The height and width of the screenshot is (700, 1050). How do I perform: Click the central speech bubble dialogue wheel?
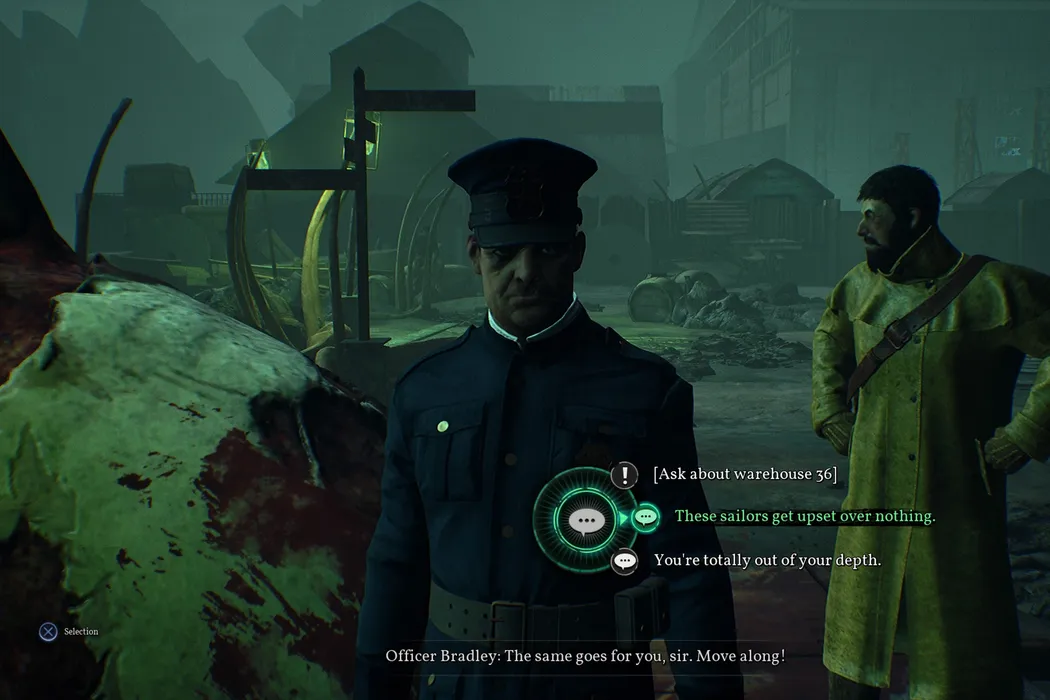[x=584, y=519]
